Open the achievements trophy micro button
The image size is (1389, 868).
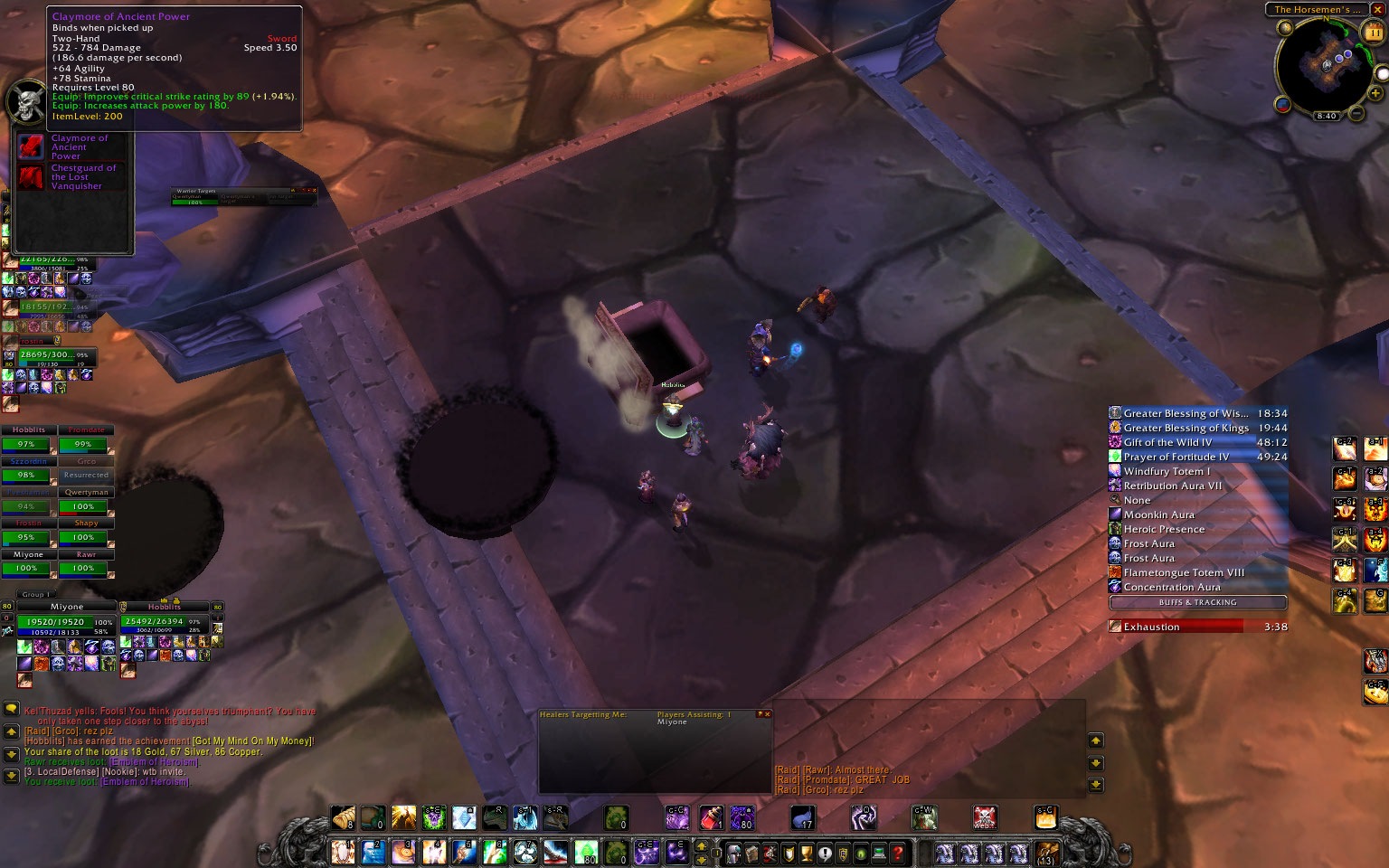[x=807, y=853]
